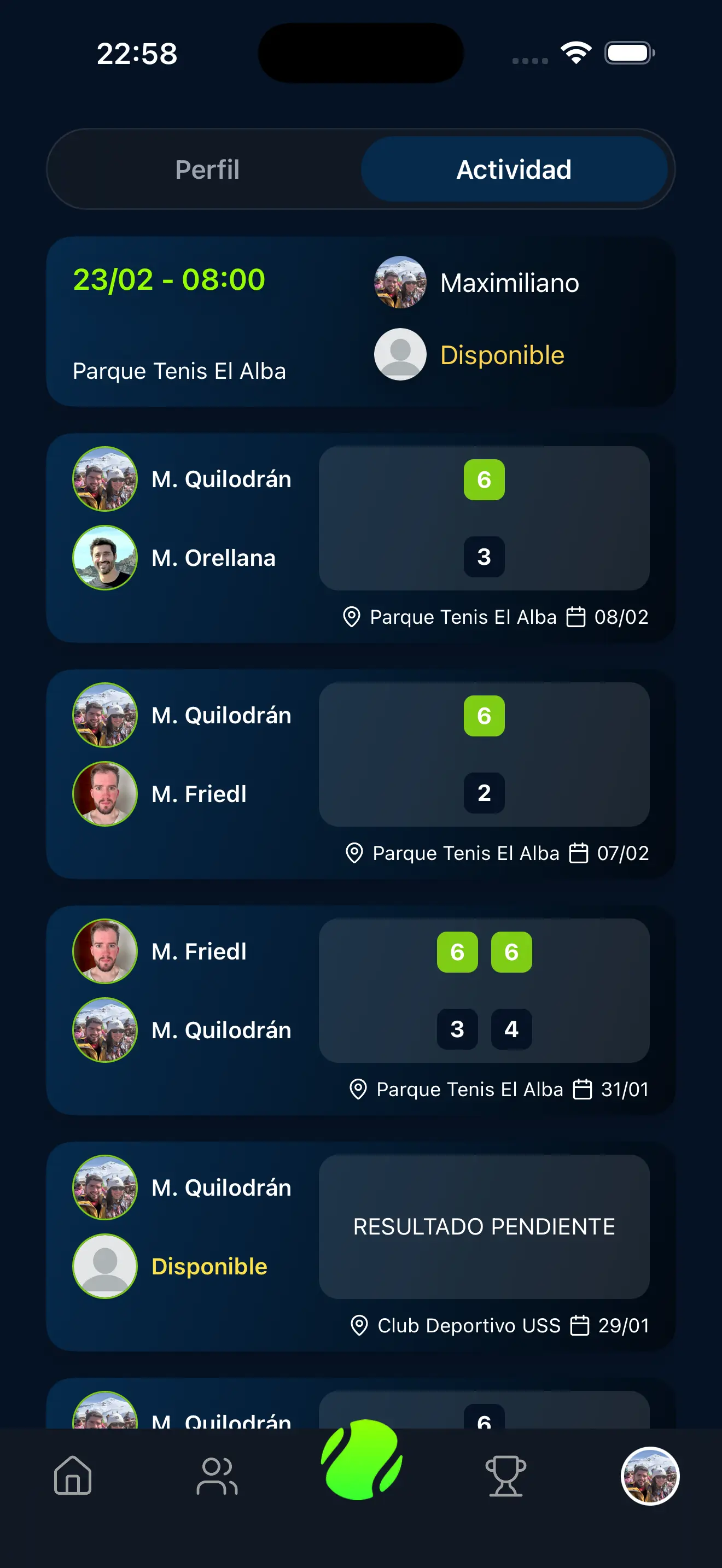Tap your profile avatar in bottom navigation
This screenshot has height=1568, width=722.
tap(650, 1476)
